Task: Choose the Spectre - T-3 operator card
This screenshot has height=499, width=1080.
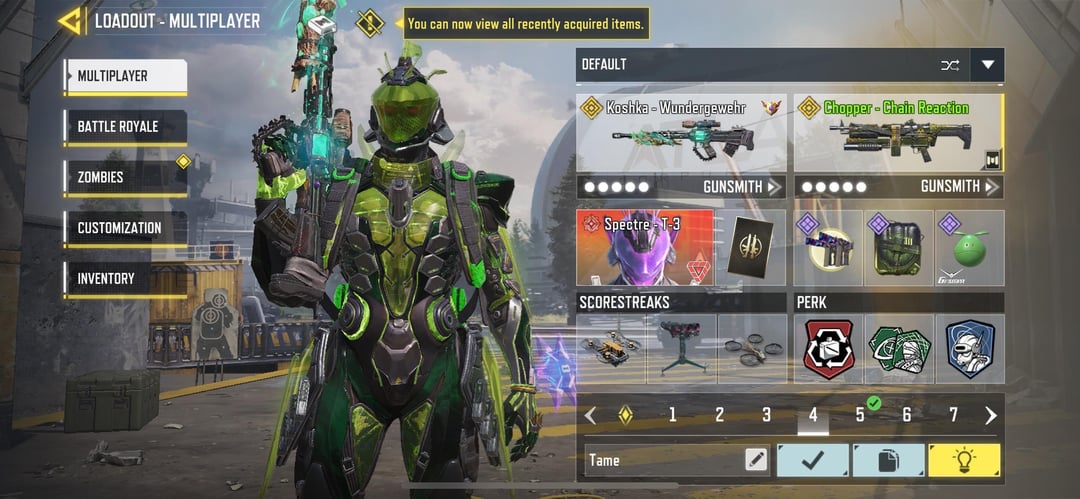Action: click(x=645, y=247)
